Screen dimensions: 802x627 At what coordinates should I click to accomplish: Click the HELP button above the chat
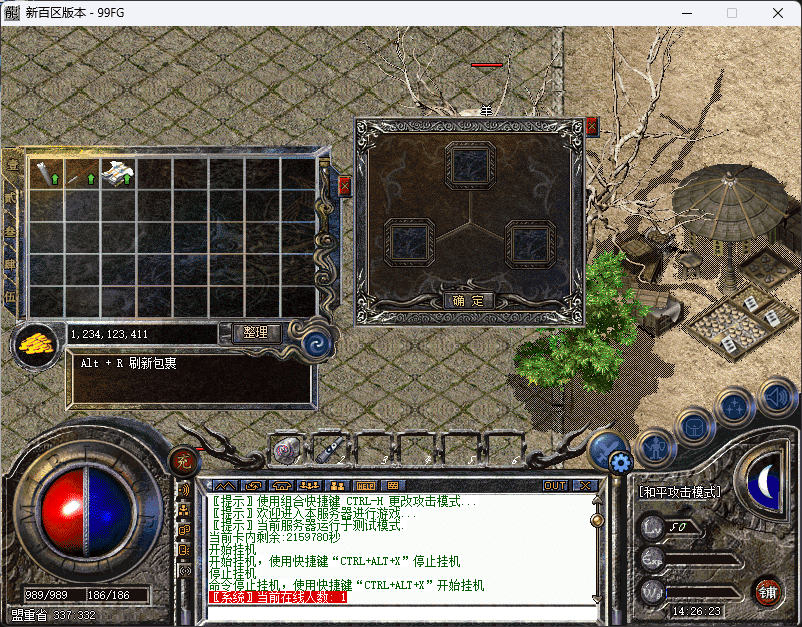365,486
